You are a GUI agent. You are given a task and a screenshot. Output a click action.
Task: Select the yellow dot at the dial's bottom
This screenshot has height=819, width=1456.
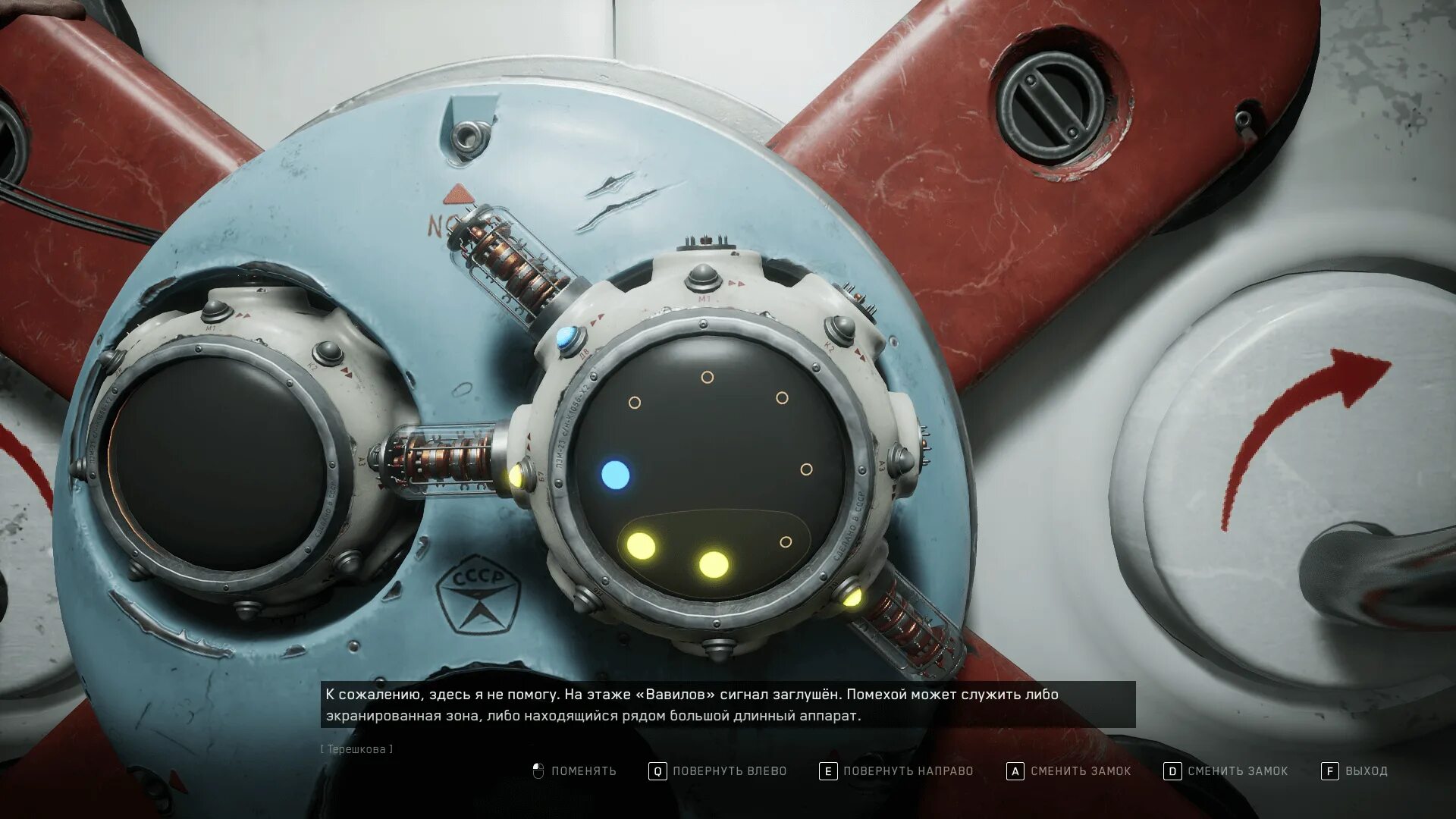[713, 564]
